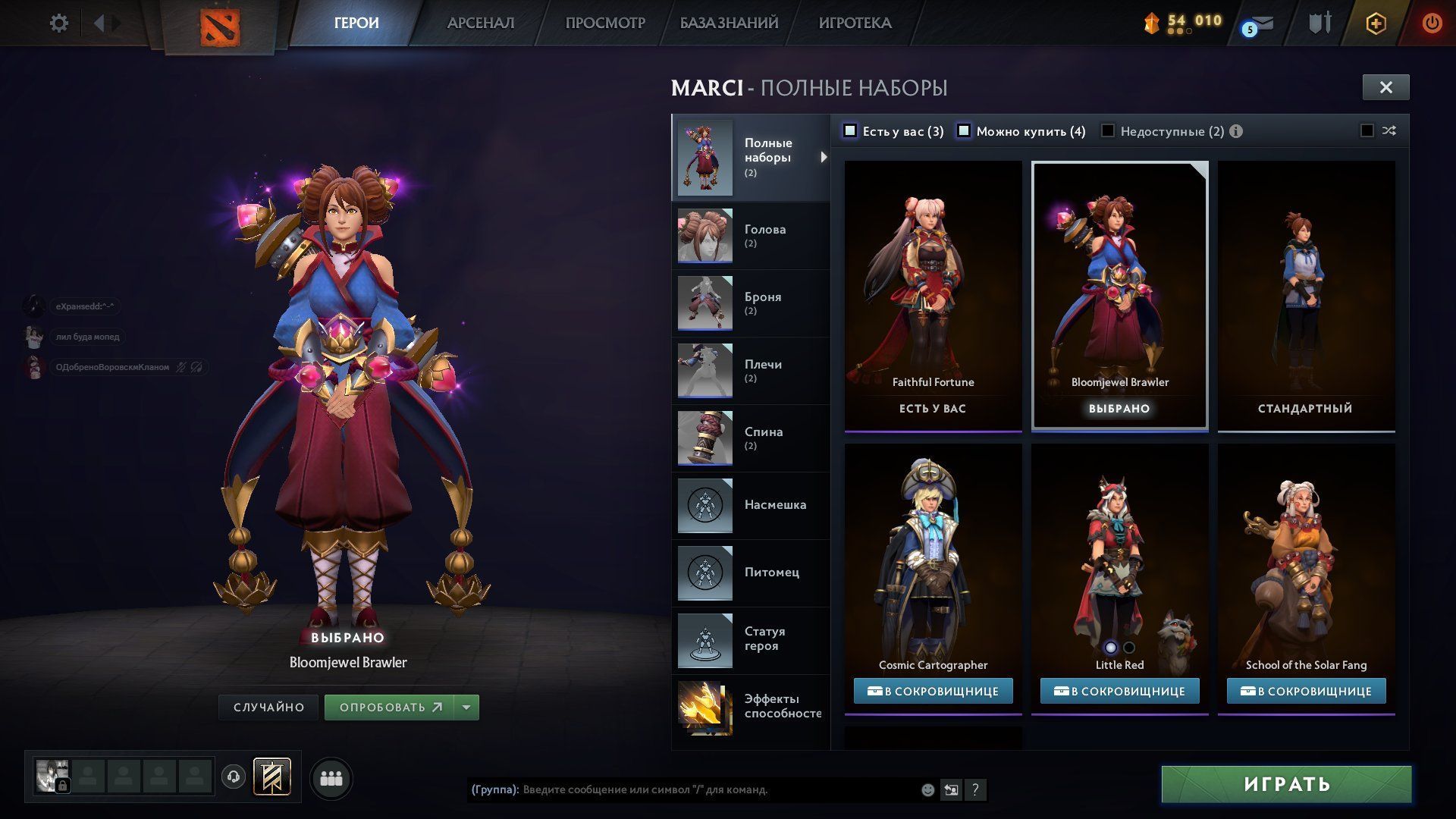Open the Игротека tab
Screen dimensions: 1456x819
[855, 24]
